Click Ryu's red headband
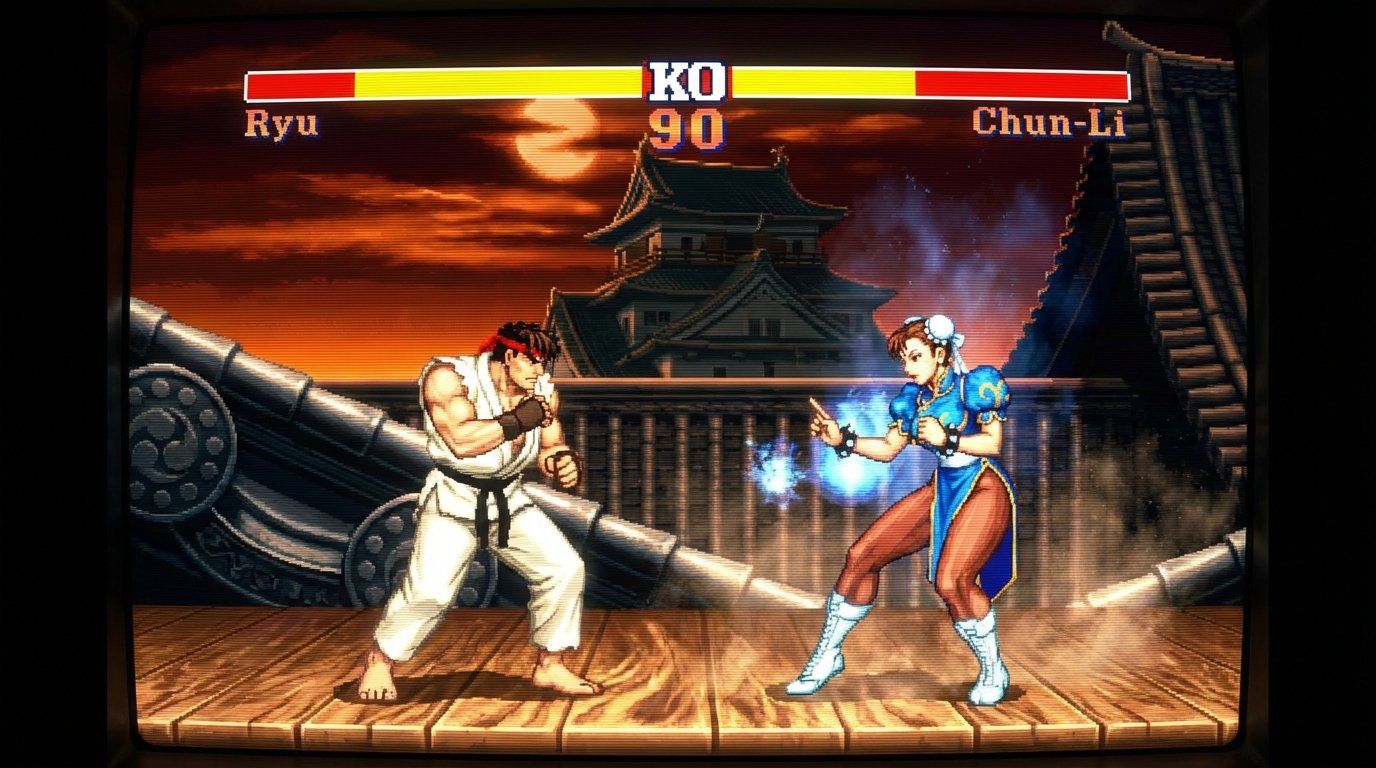 [x=512, y=345]
